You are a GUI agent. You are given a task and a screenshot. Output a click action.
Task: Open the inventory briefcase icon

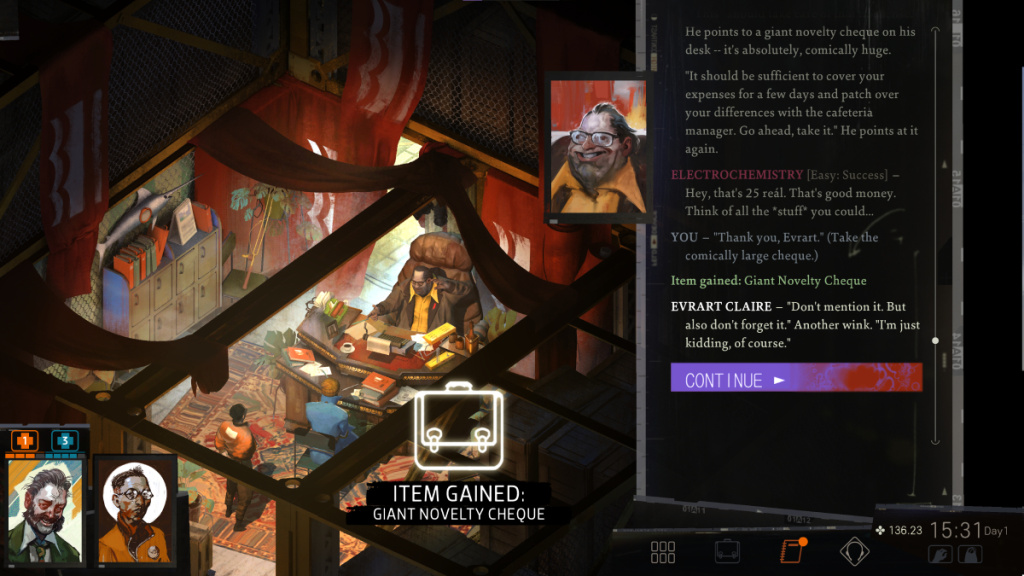[727, 551]
